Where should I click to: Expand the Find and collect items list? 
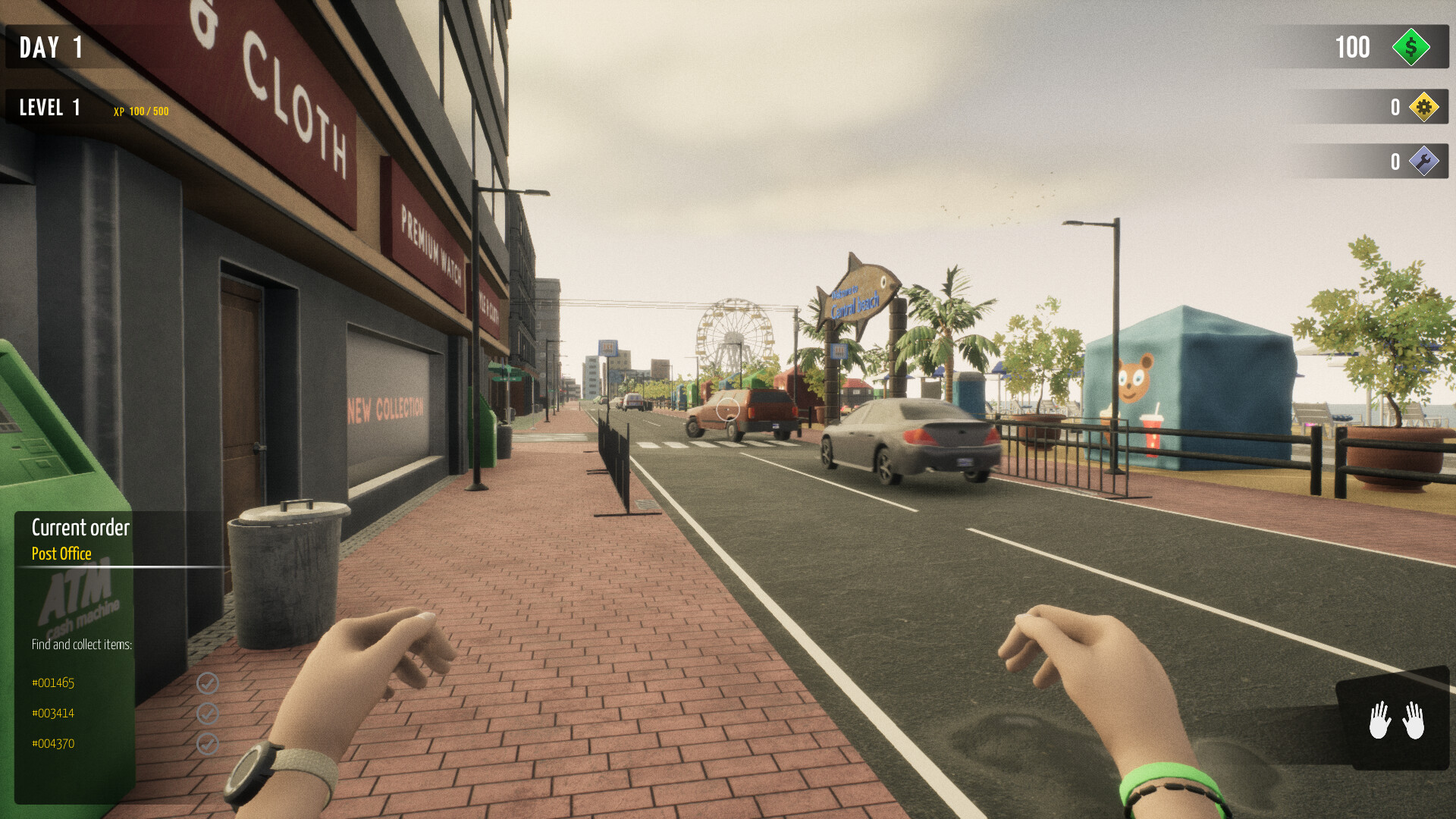[81, 645]
